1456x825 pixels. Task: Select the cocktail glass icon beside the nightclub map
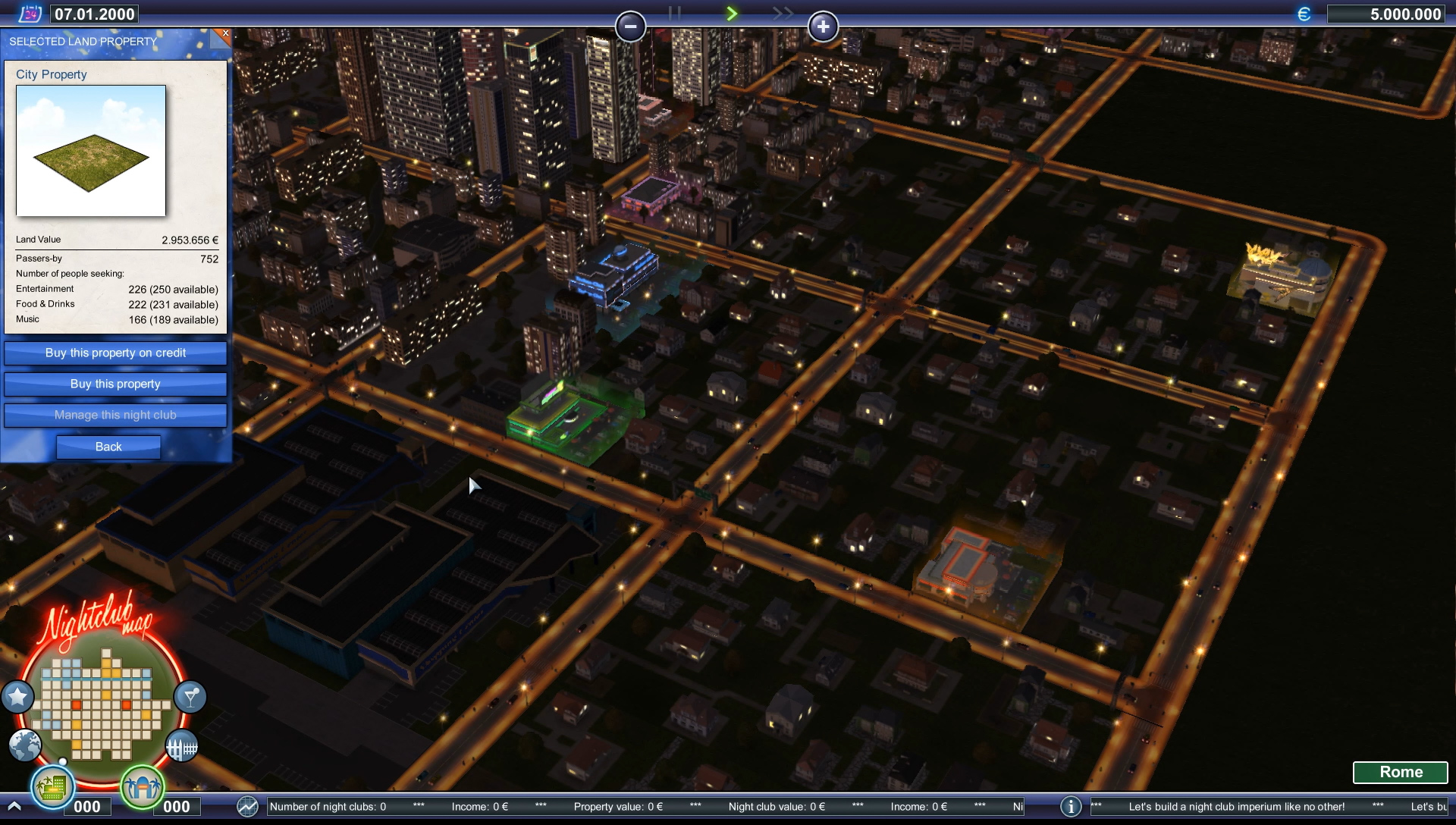pos(190,697)
